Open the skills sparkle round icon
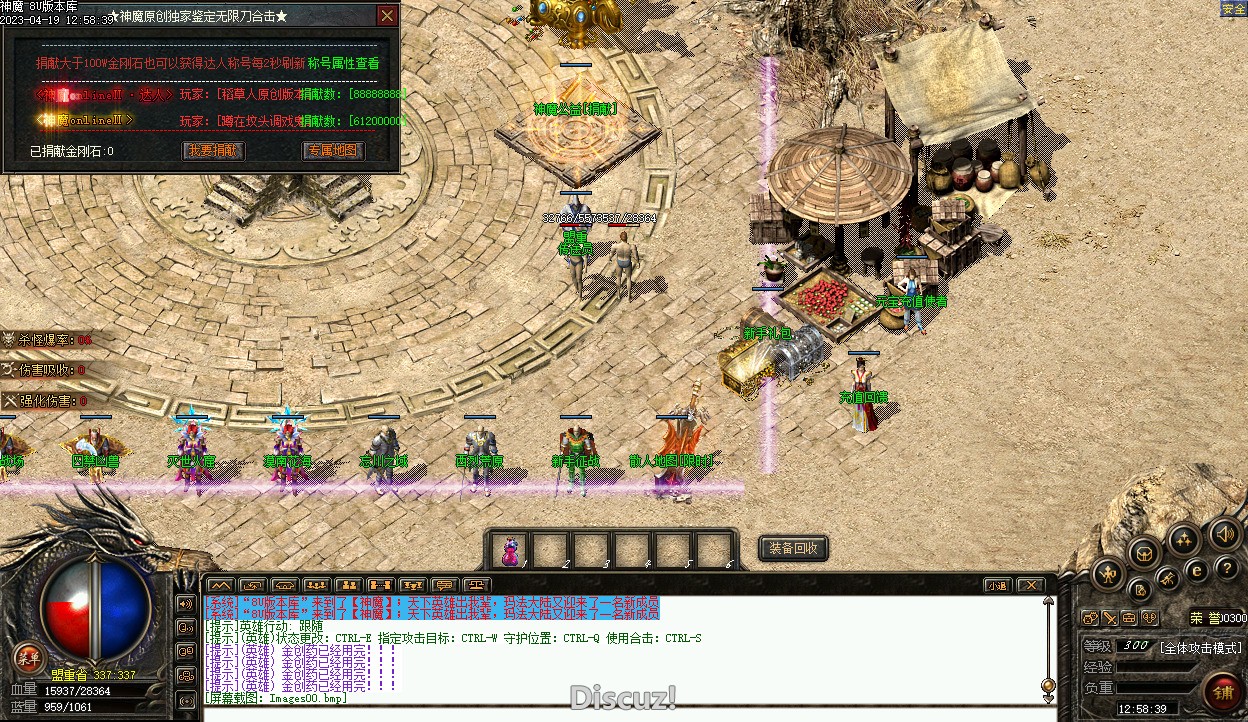The width and height of the screenshot is (1248, 722). (1184, 541)
